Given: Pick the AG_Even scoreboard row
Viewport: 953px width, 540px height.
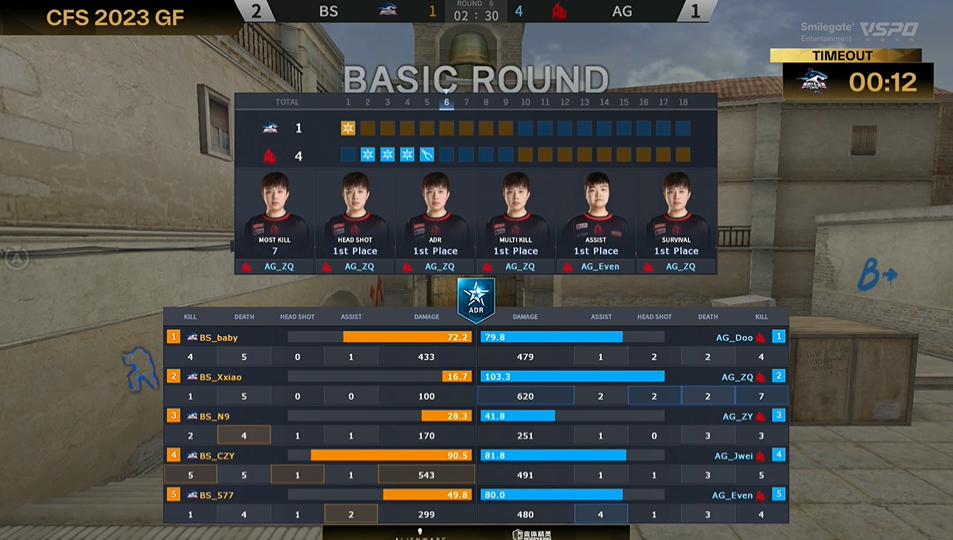Looking at the screenshot, I should [733, 494].
